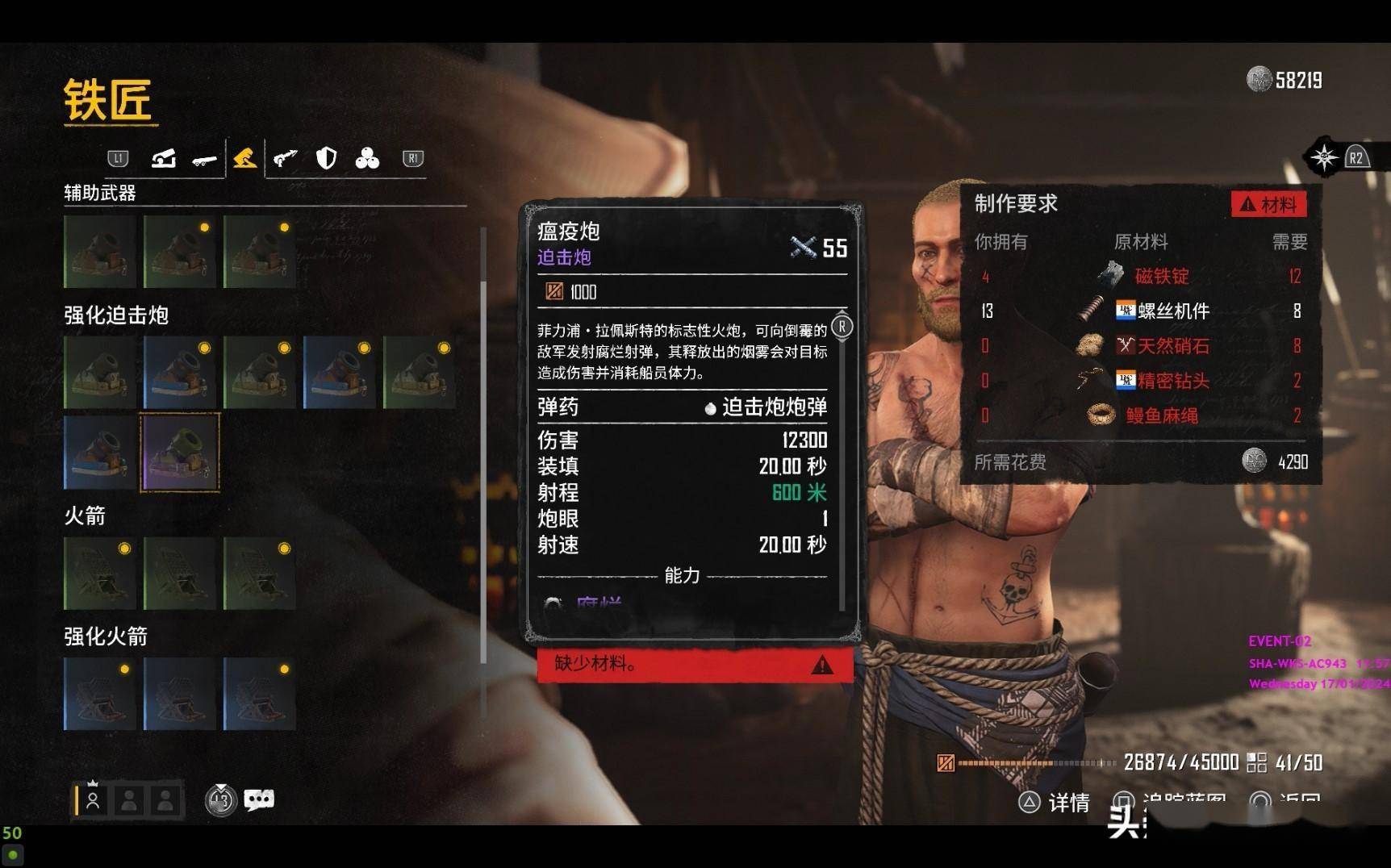Open the compass star icon at top right
Screen dimensions: 1391x868
coord(1324,157)
